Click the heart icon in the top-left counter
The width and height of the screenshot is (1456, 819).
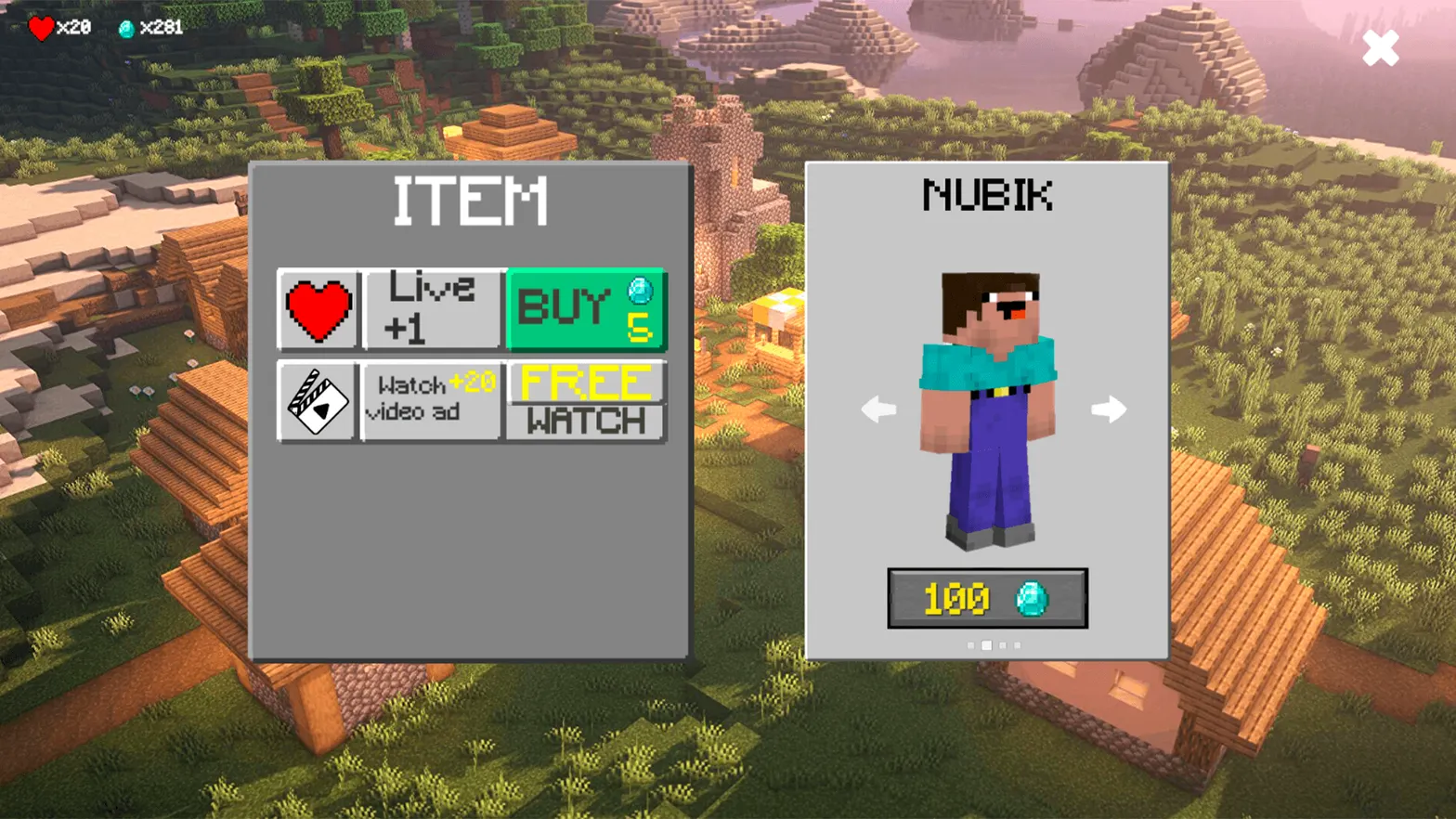42,27
